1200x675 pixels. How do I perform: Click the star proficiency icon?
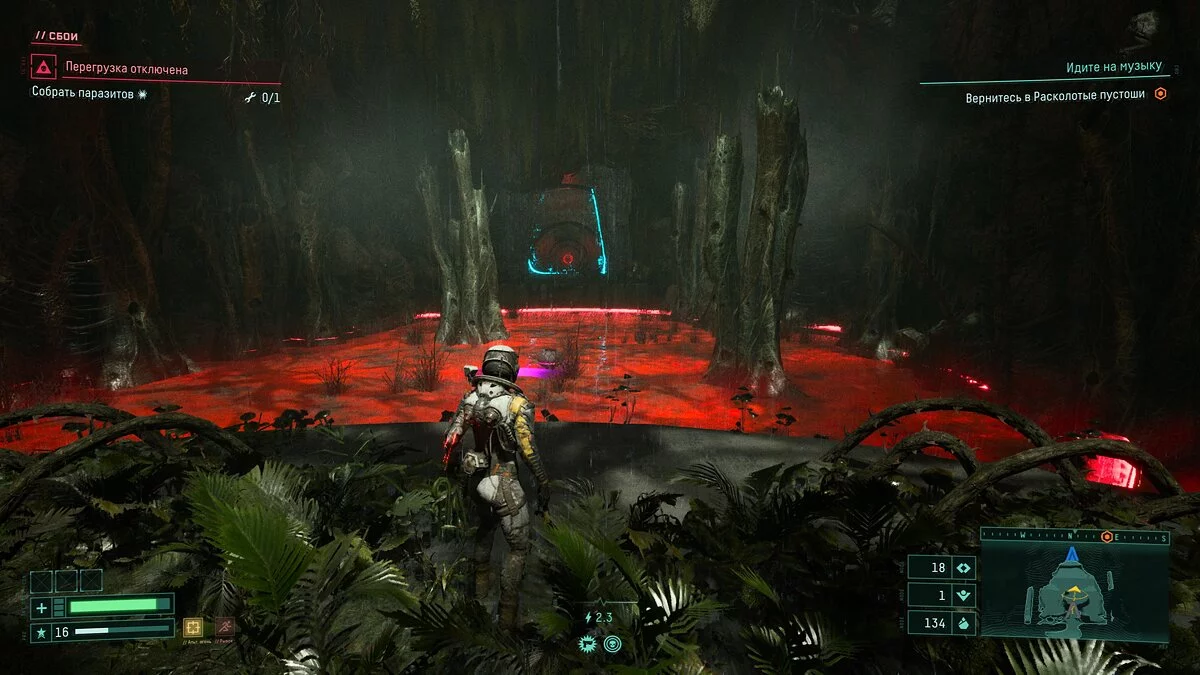(41, 631)
